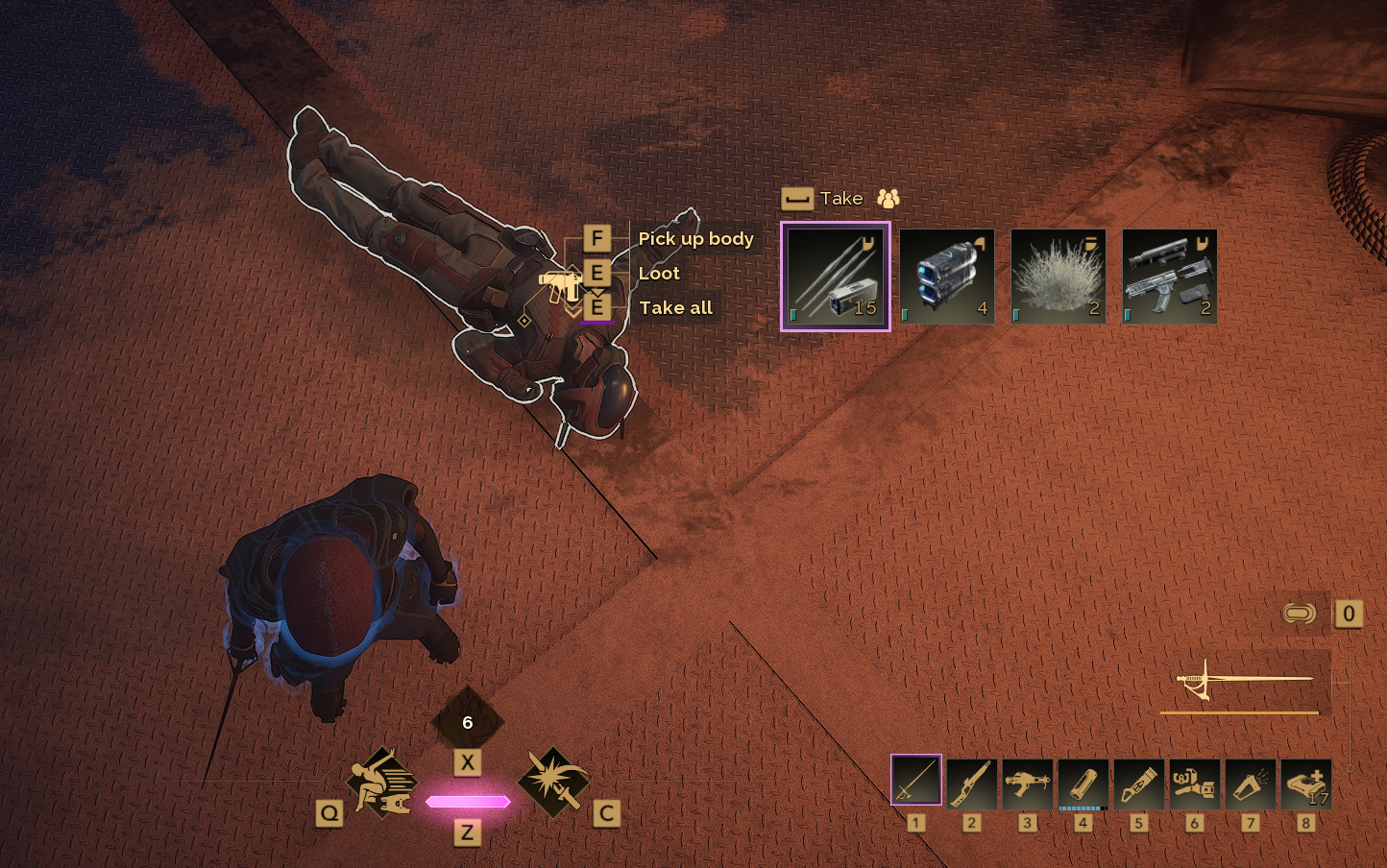
Task: Select the flashlight in hotbar slot 7
Action: pos(1250,784)
